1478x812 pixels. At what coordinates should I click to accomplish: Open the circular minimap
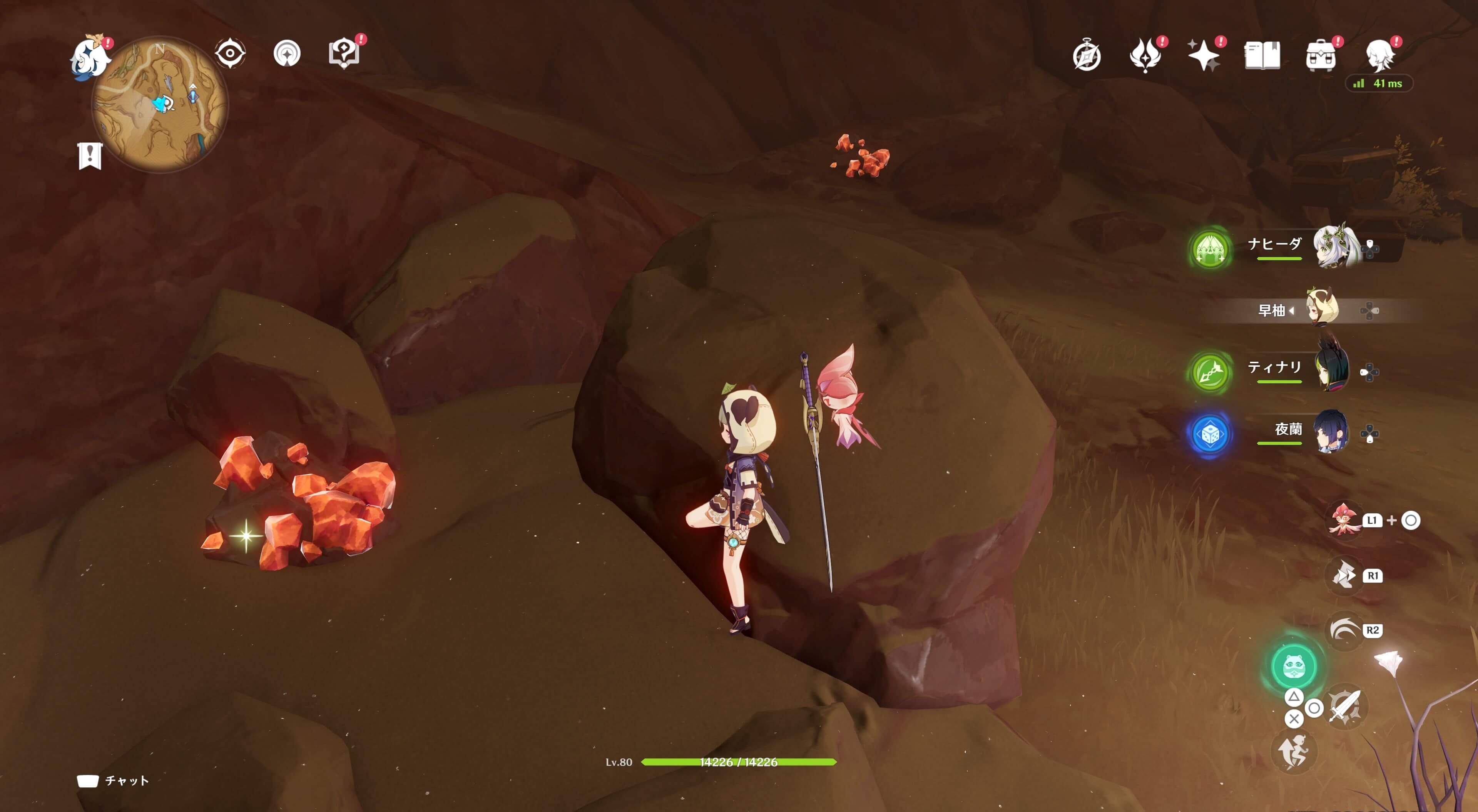tap(160, 105)
